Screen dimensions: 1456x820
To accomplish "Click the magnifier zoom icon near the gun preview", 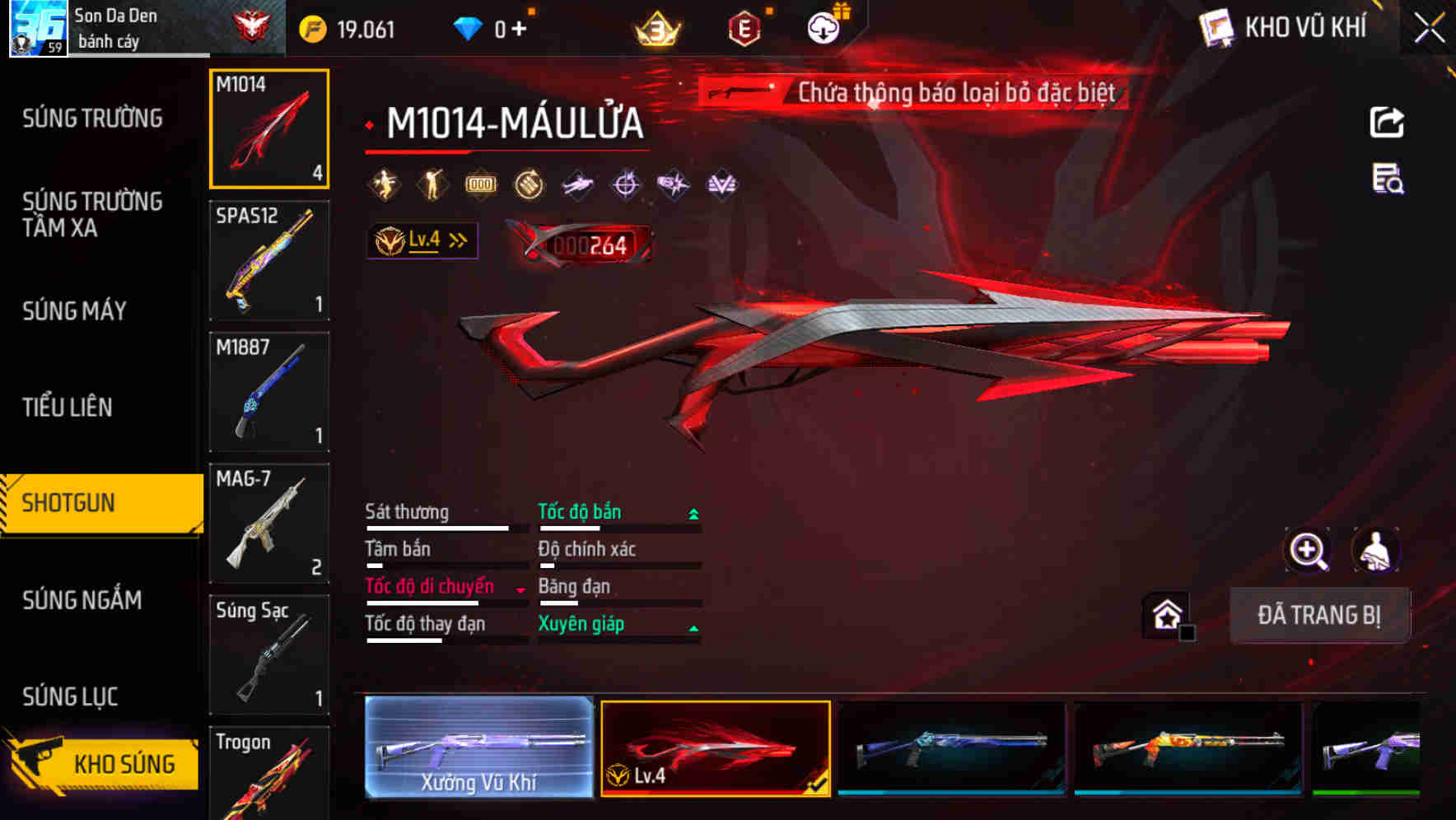I will [1309, 550].
